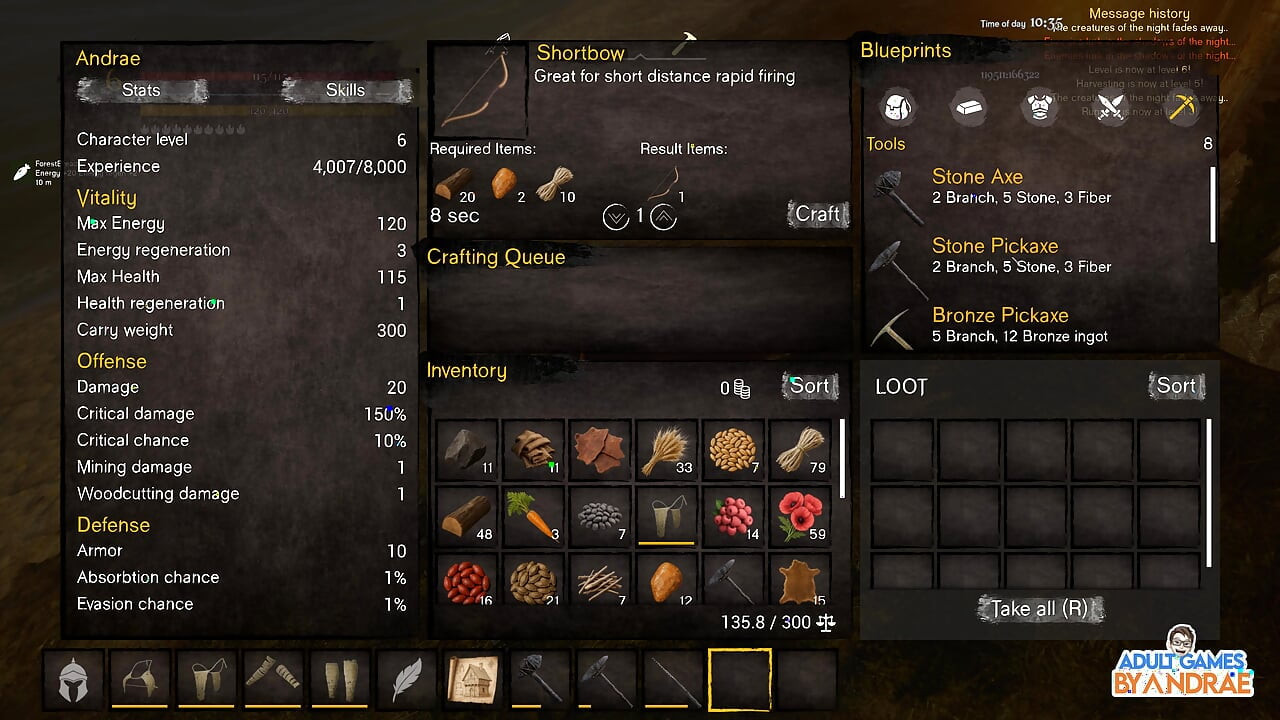Open the armor blueprint category
The width and height of the screenshot is (1280, 720).
coord(1040,107)
